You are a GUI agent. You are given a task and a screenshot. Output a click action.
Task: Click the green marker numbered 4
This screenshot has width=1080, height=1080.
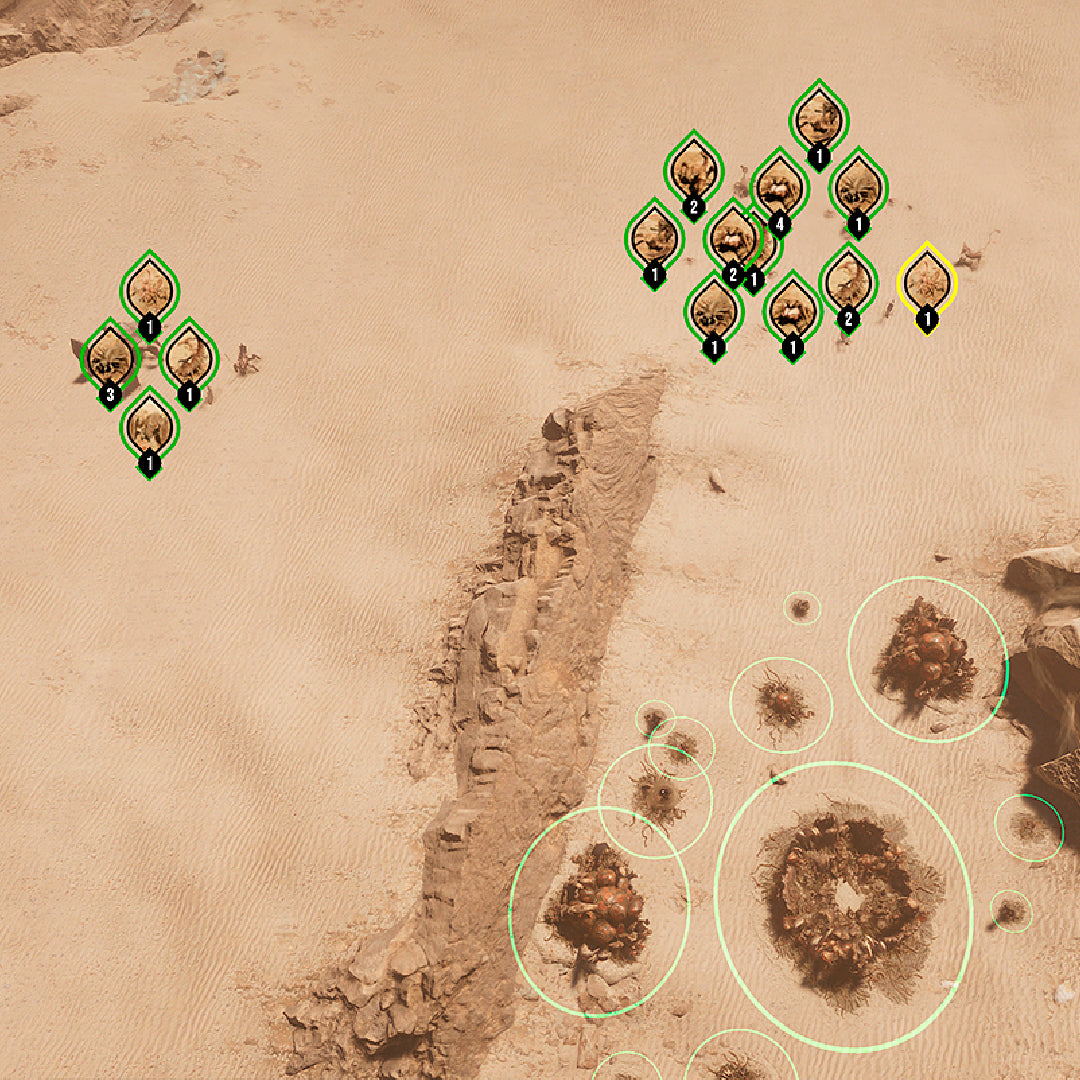pos(779,186)
